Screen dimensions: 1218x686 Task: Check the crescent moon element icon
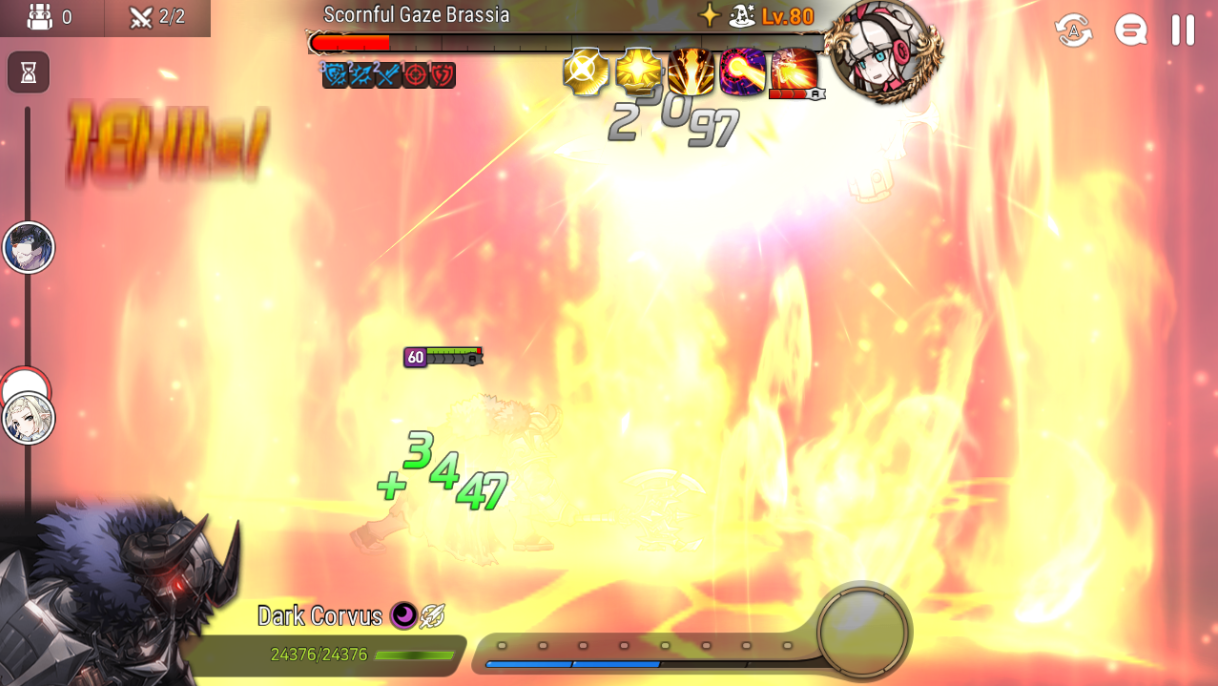point(403,615)
